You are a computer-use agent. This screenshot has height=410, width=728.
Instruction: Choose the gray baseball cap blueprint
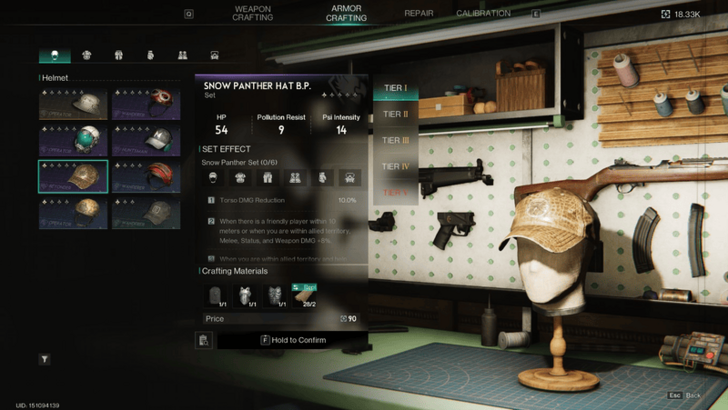[x=146, y=212]
